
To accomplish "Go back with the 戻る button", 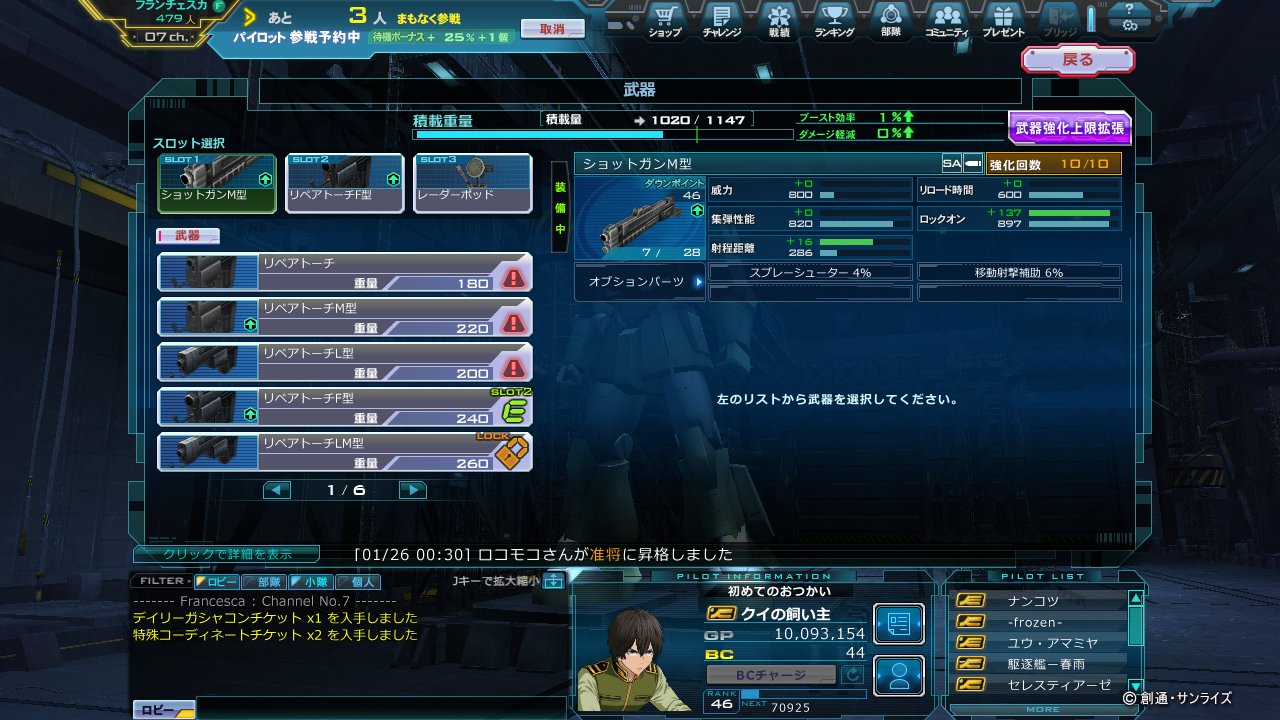I will click(x=1077, y=60).
